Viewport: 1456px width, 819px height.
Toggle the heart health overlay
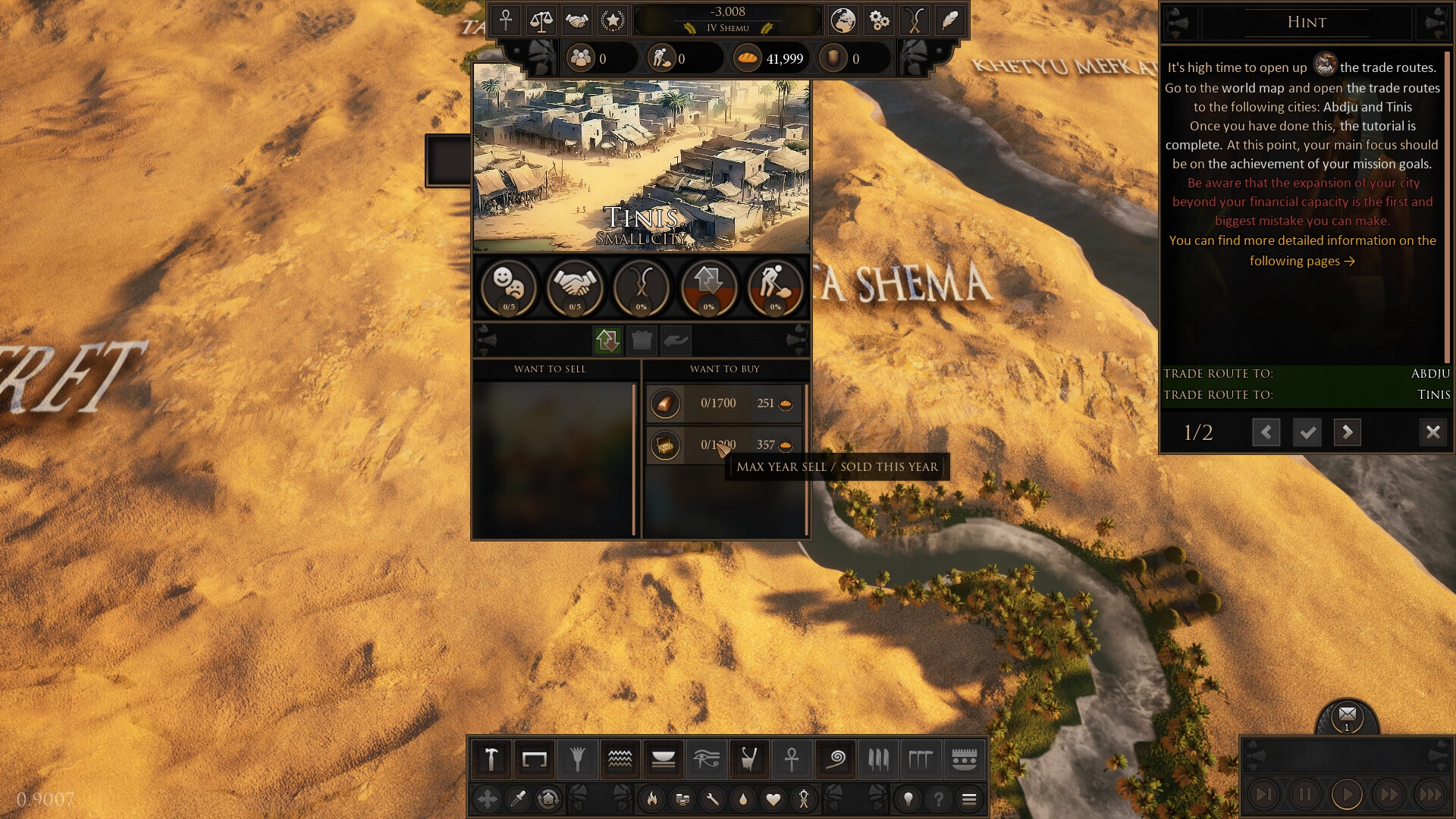coord(773,799)
